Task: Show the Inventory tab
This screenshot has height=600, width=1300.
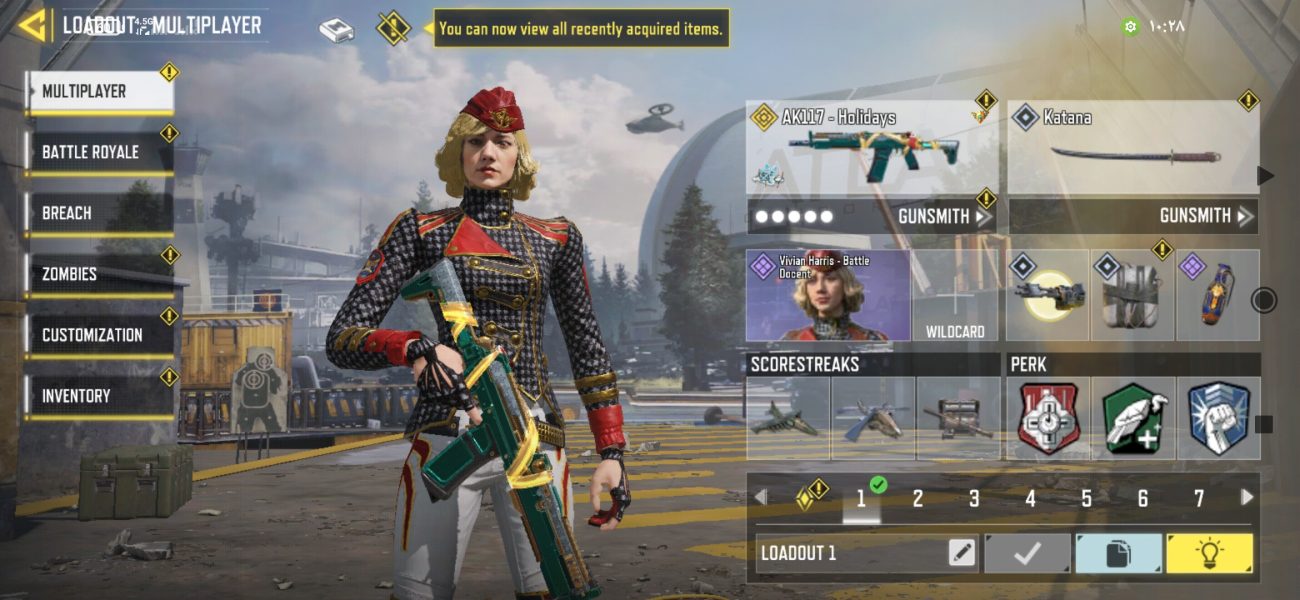Action: coord(99,396)
